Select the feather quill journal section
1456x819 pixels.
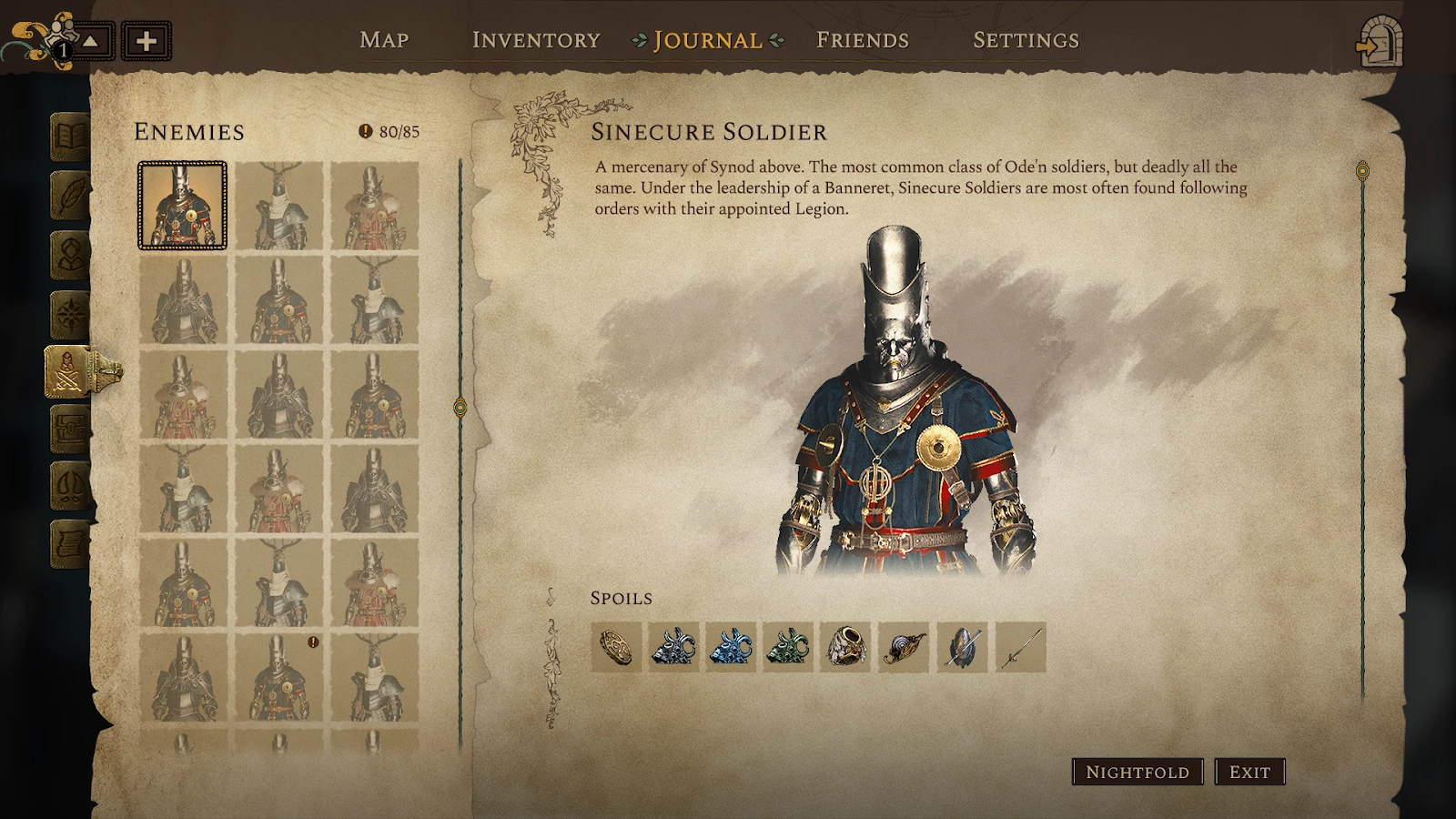[x=70, y=196]
